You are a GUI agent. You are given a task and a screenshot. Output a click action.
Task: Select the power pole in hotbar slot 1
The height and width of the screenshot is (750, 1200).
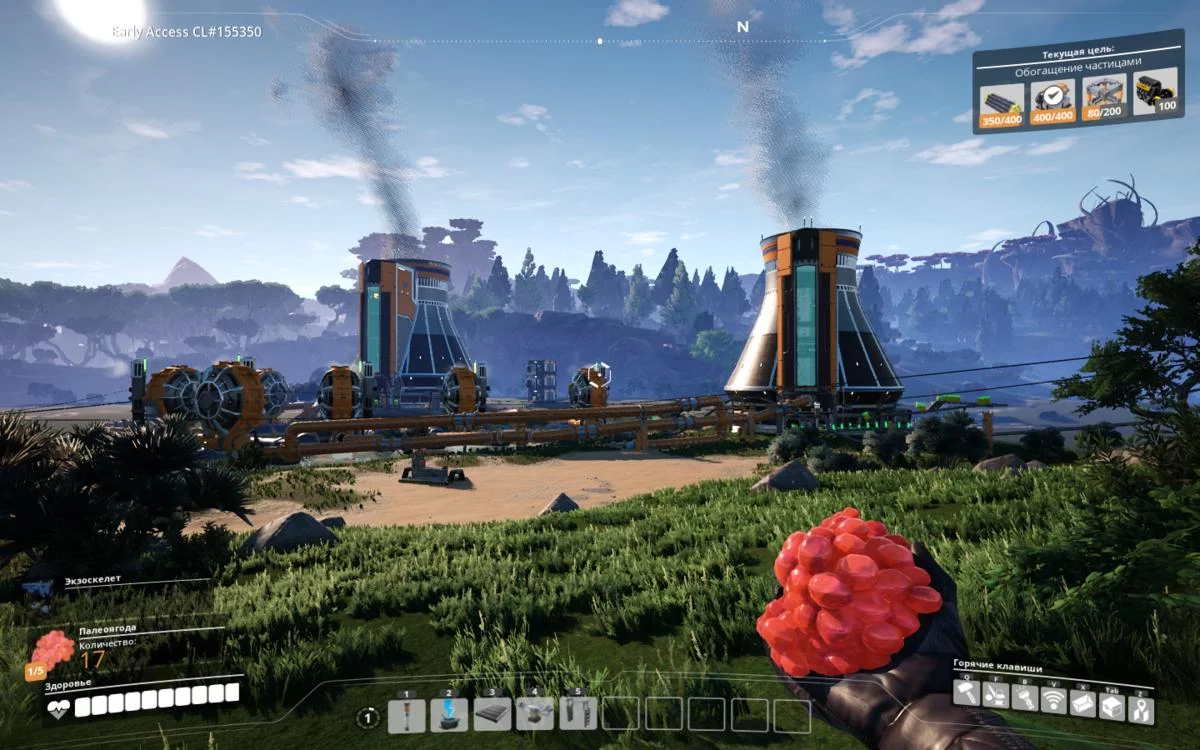click(x=406, y=714)
